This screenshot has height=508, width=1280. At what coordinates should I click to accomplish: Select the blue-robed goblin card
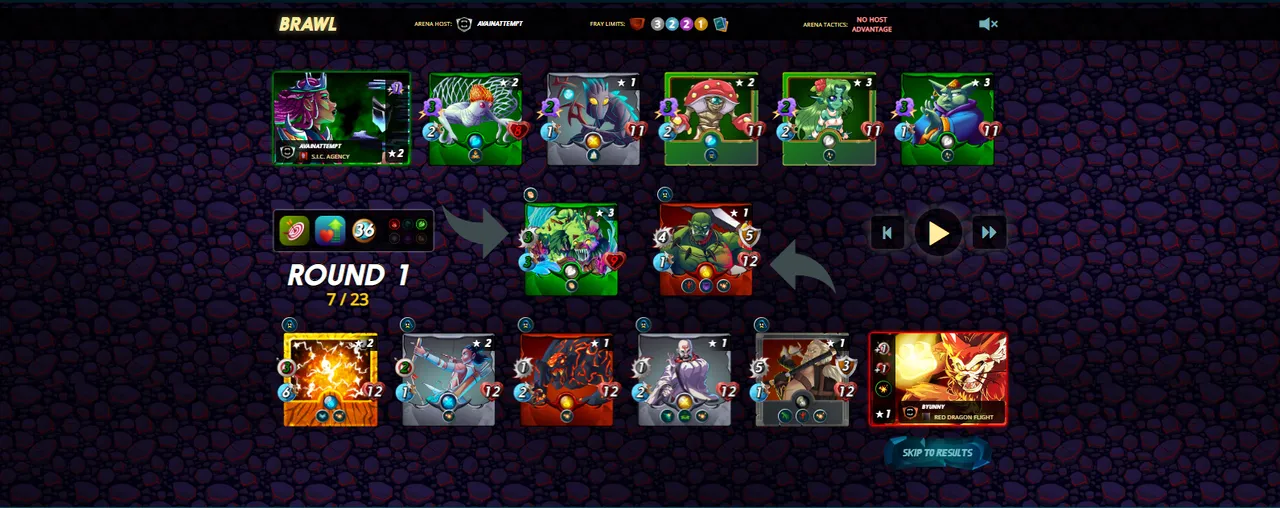[x=947, y=119]
